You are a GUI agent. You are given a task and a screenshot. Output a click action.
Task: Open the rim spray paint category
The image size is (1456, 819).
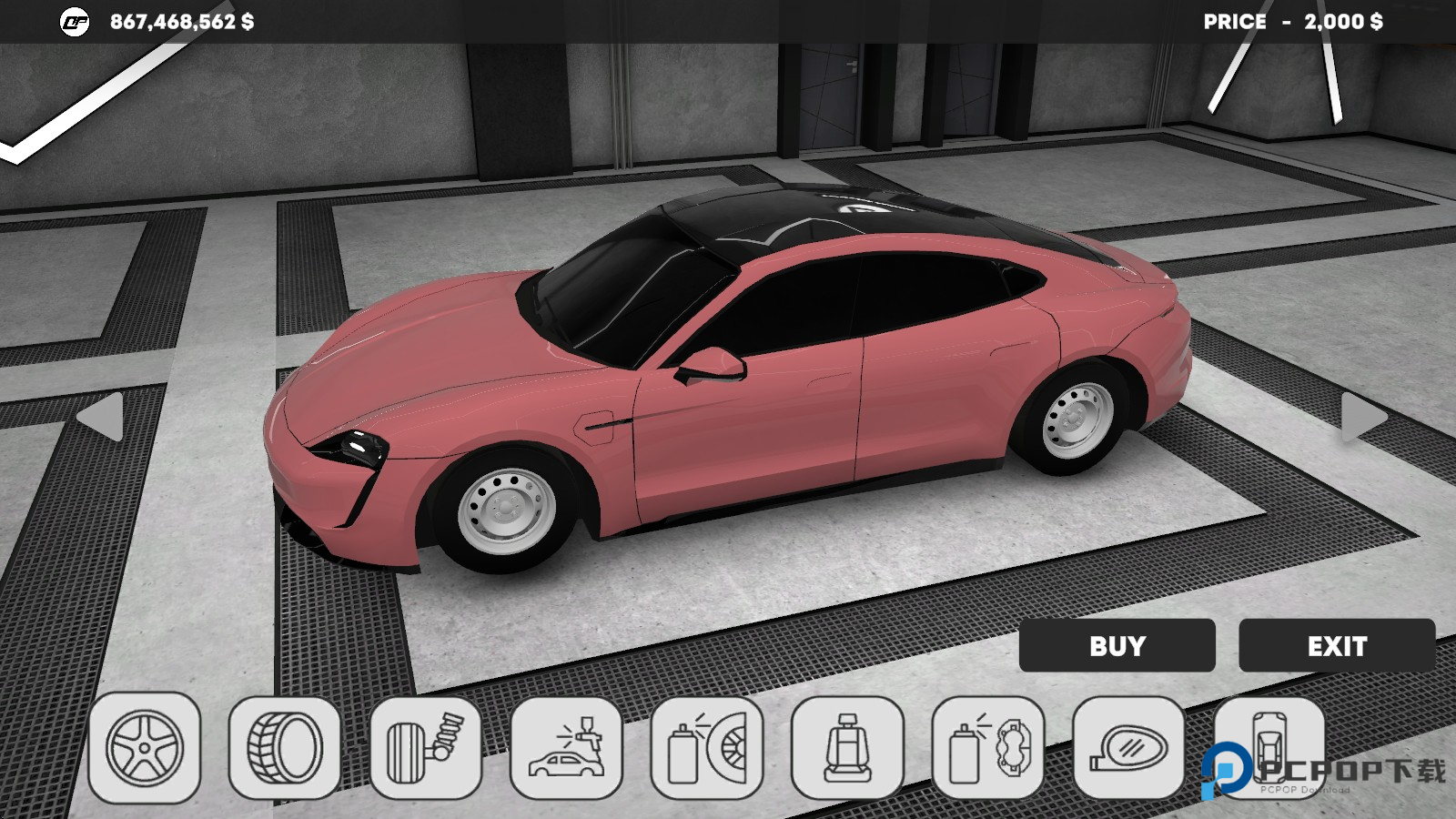pos(707,748)
